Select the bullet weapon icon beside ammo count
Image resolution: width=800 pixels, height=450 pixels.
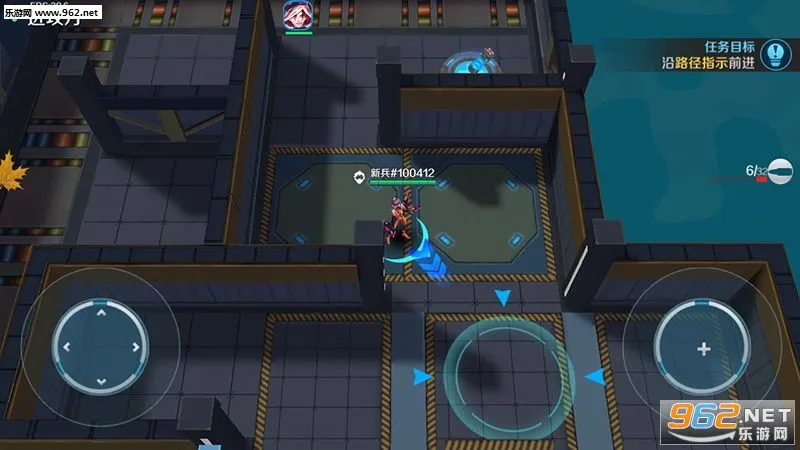point(779,171)
